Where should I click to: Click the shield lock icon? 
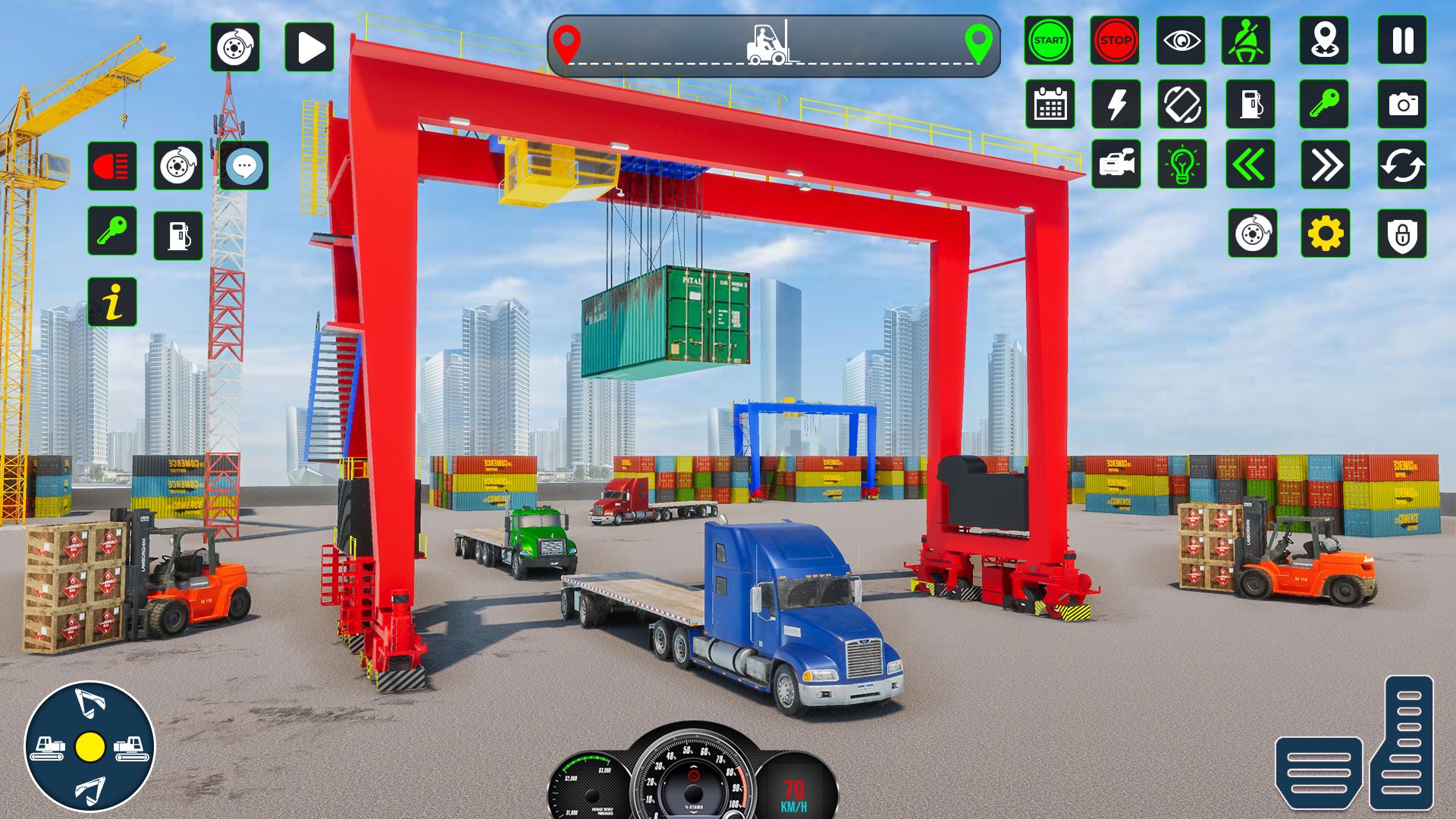1402,234
